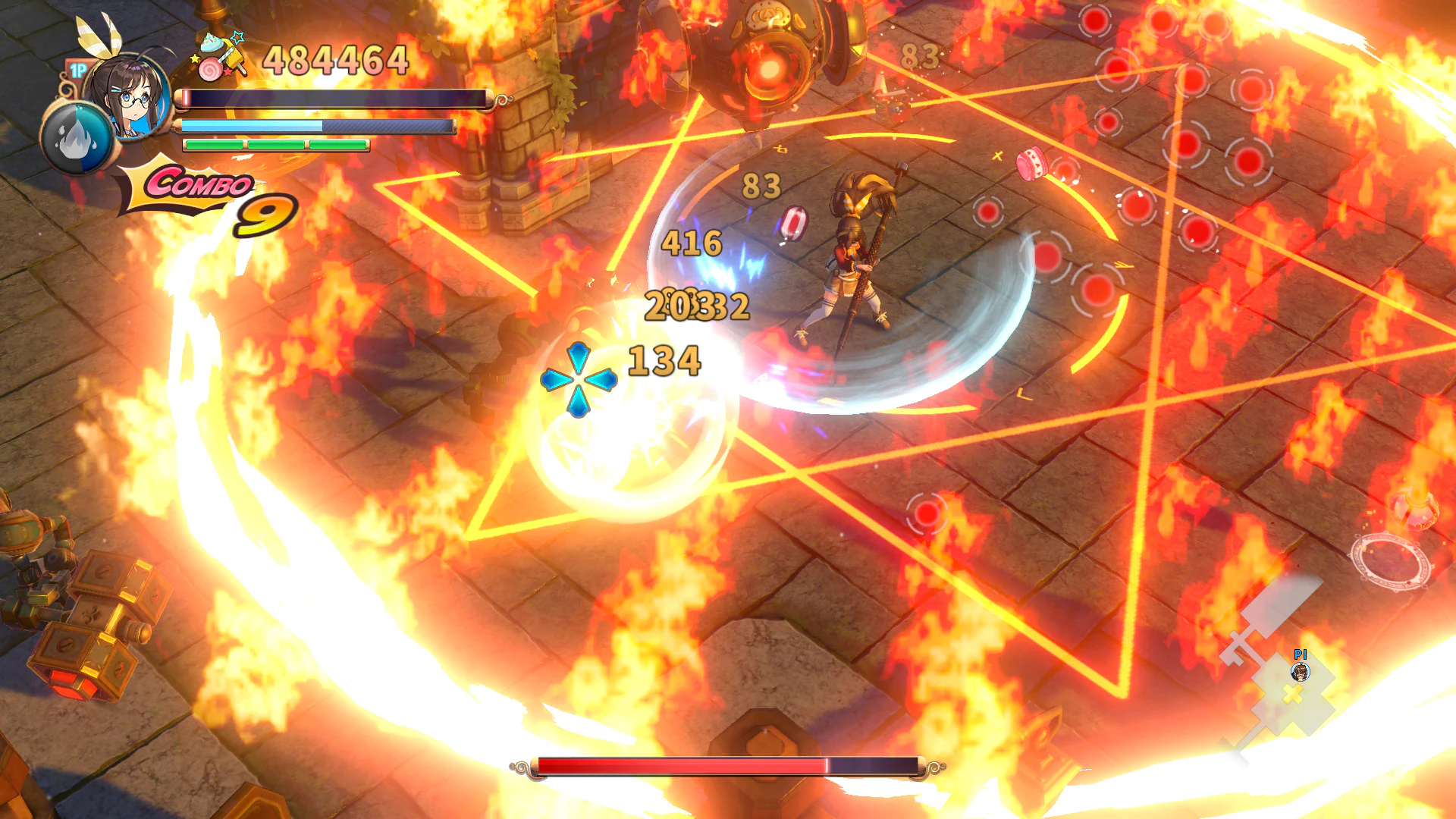Select the candy and popsicle score icon
1456x819 pixels.
[x=220, y=61]
